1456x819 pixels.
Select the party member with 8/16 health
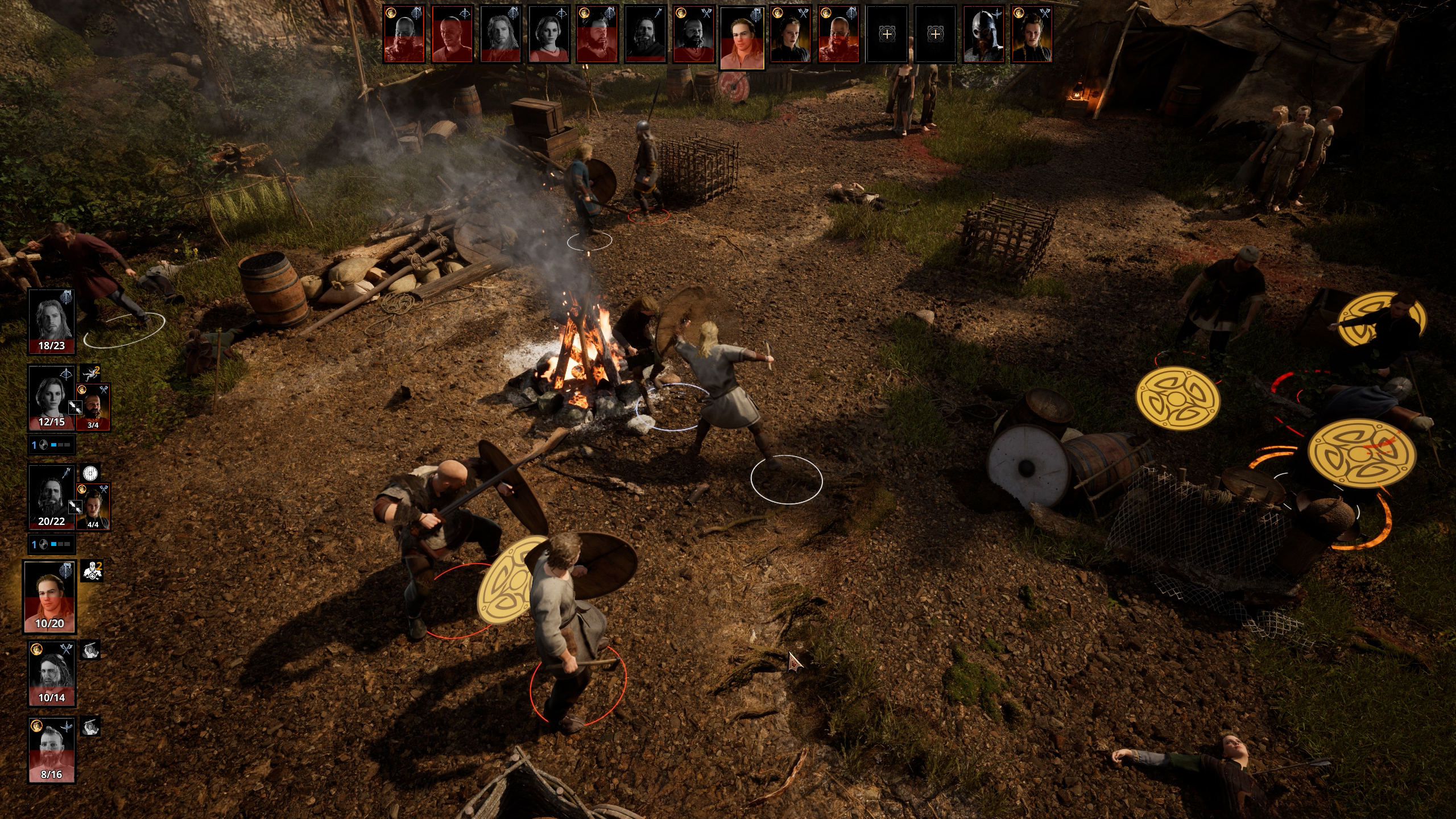point(51,749)
